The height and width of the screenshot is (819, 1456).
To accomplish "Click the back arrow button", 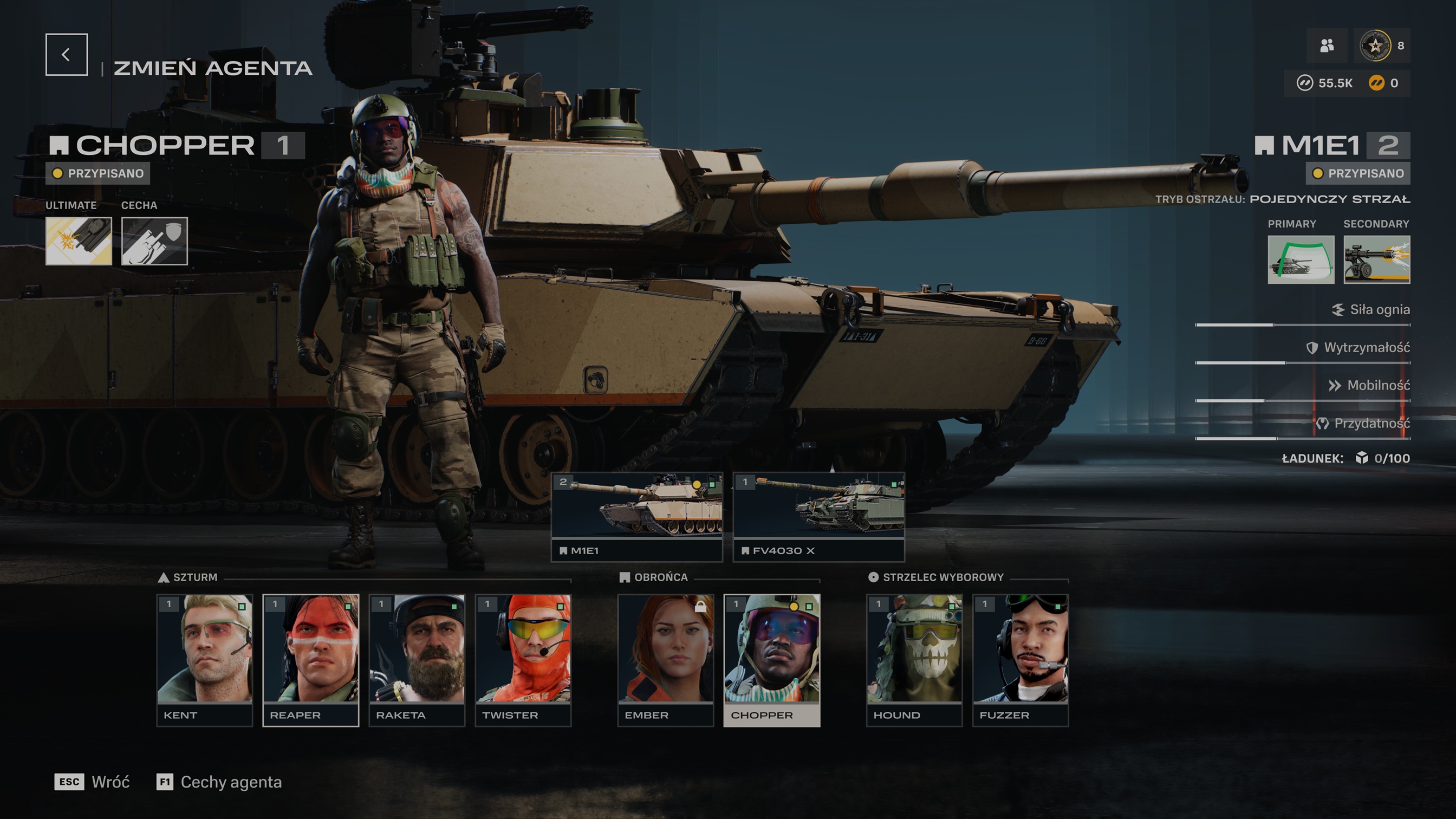I will [x=66, y=54].
